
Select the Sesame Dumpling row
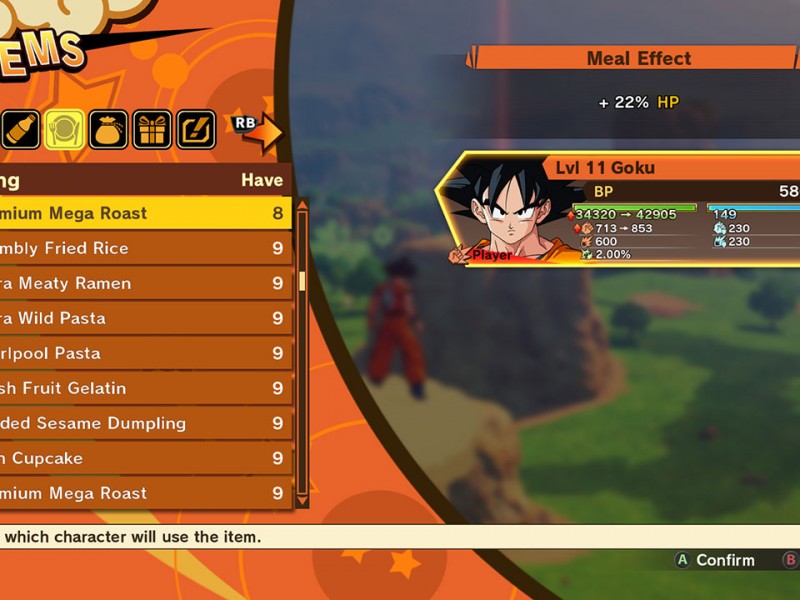pos(140,423)
